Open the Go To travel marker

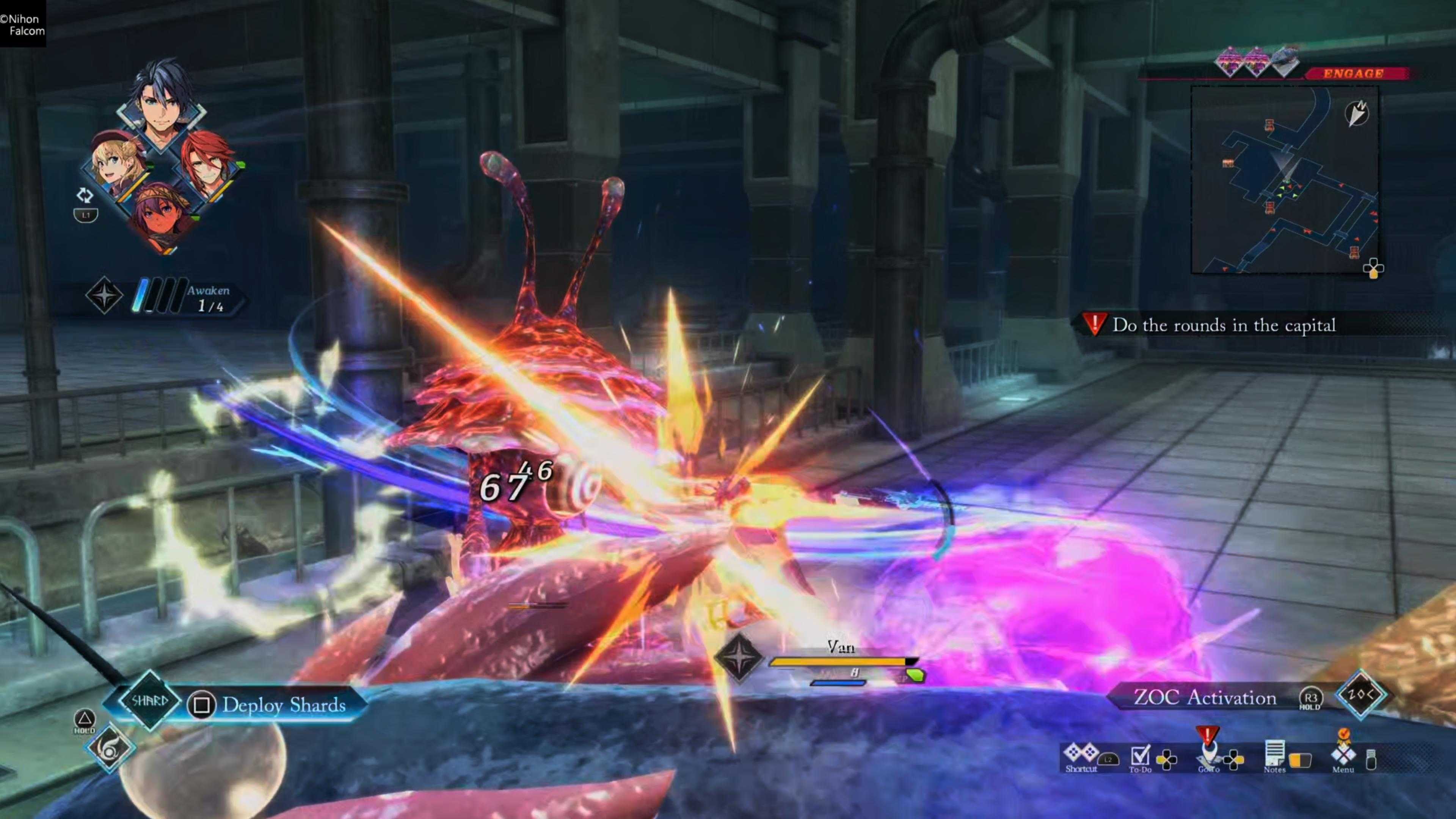point(1208,755)
